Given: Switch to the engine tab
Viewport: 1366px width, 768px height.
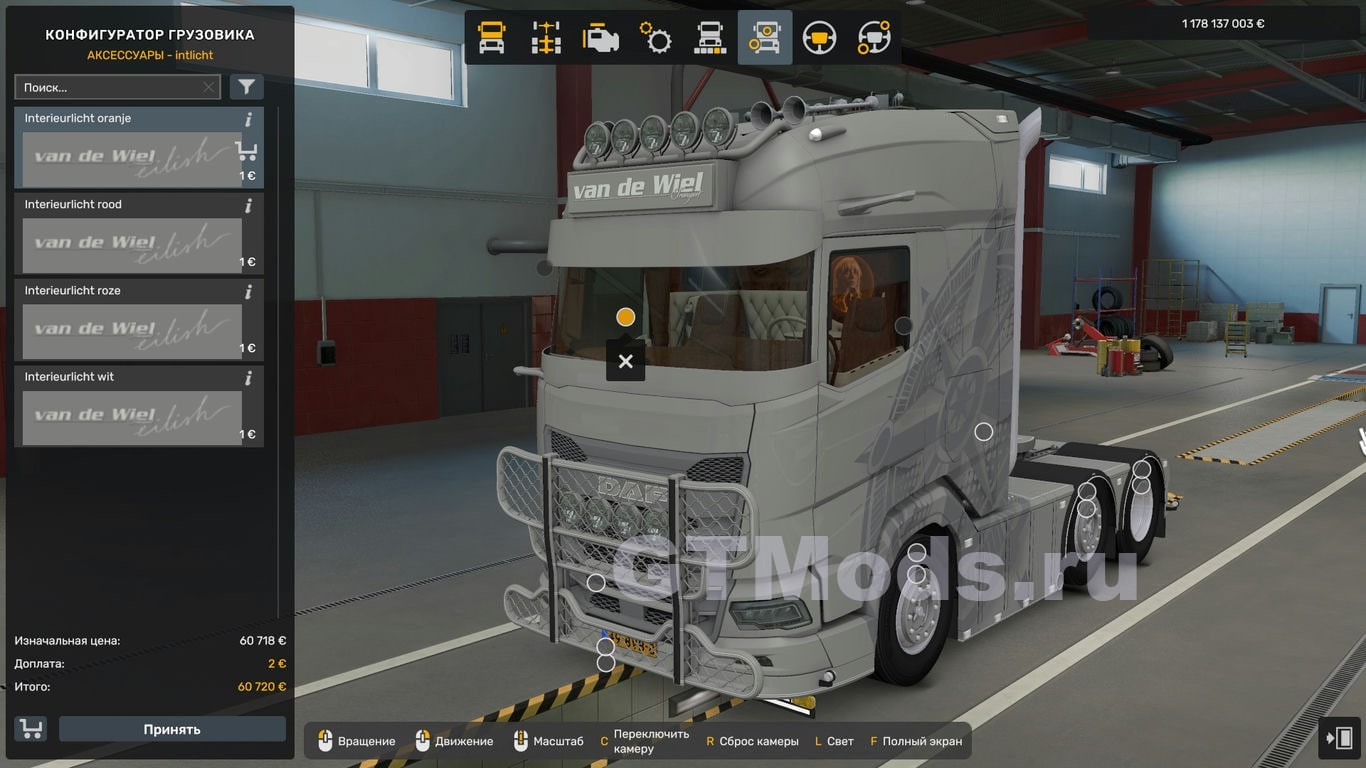Looking at the screenshot, I should (601, 38).
